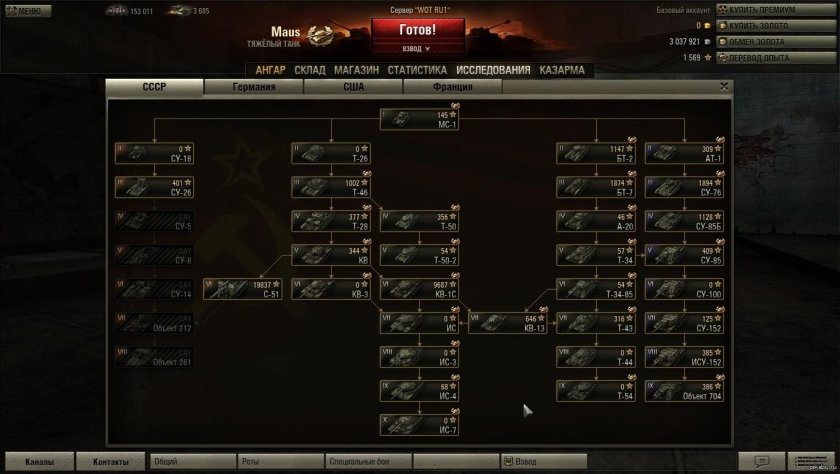Select the Объект 704 tank node
Image resolution: width=840 pixels, height=474 pixels.
click(x=685, y=391)
